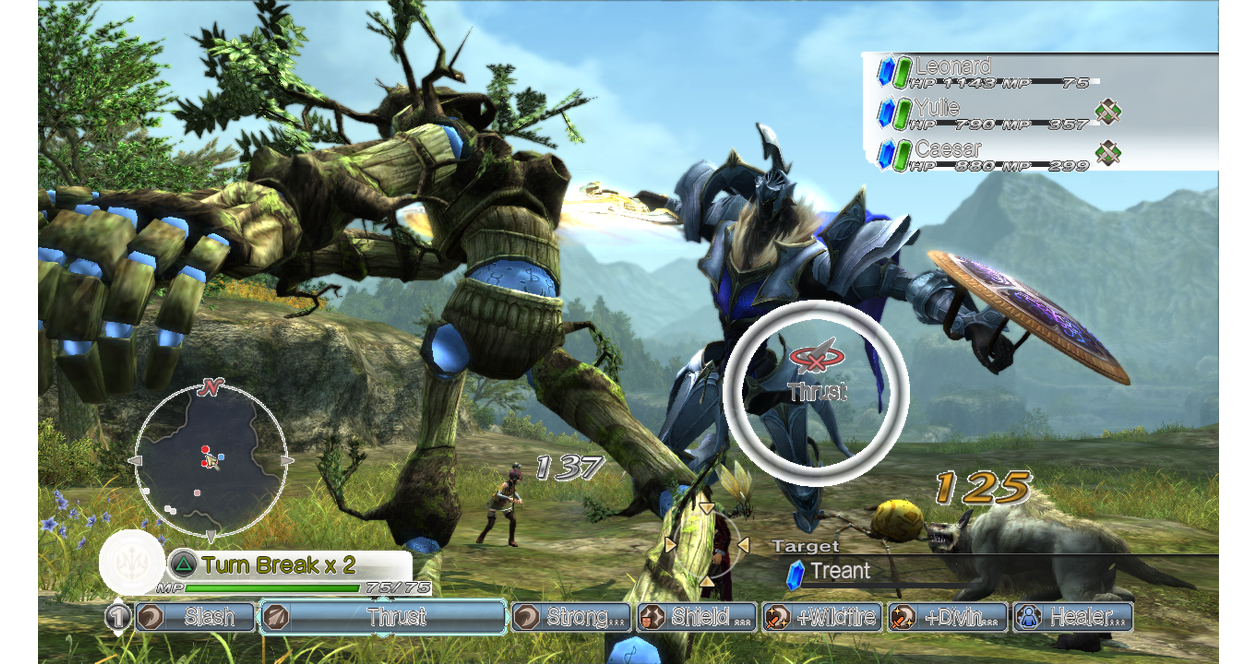Image resolution: width=1256 pixels, height=664 pixels.
Task: Pick Yulie from the party list
Action: 985,113
